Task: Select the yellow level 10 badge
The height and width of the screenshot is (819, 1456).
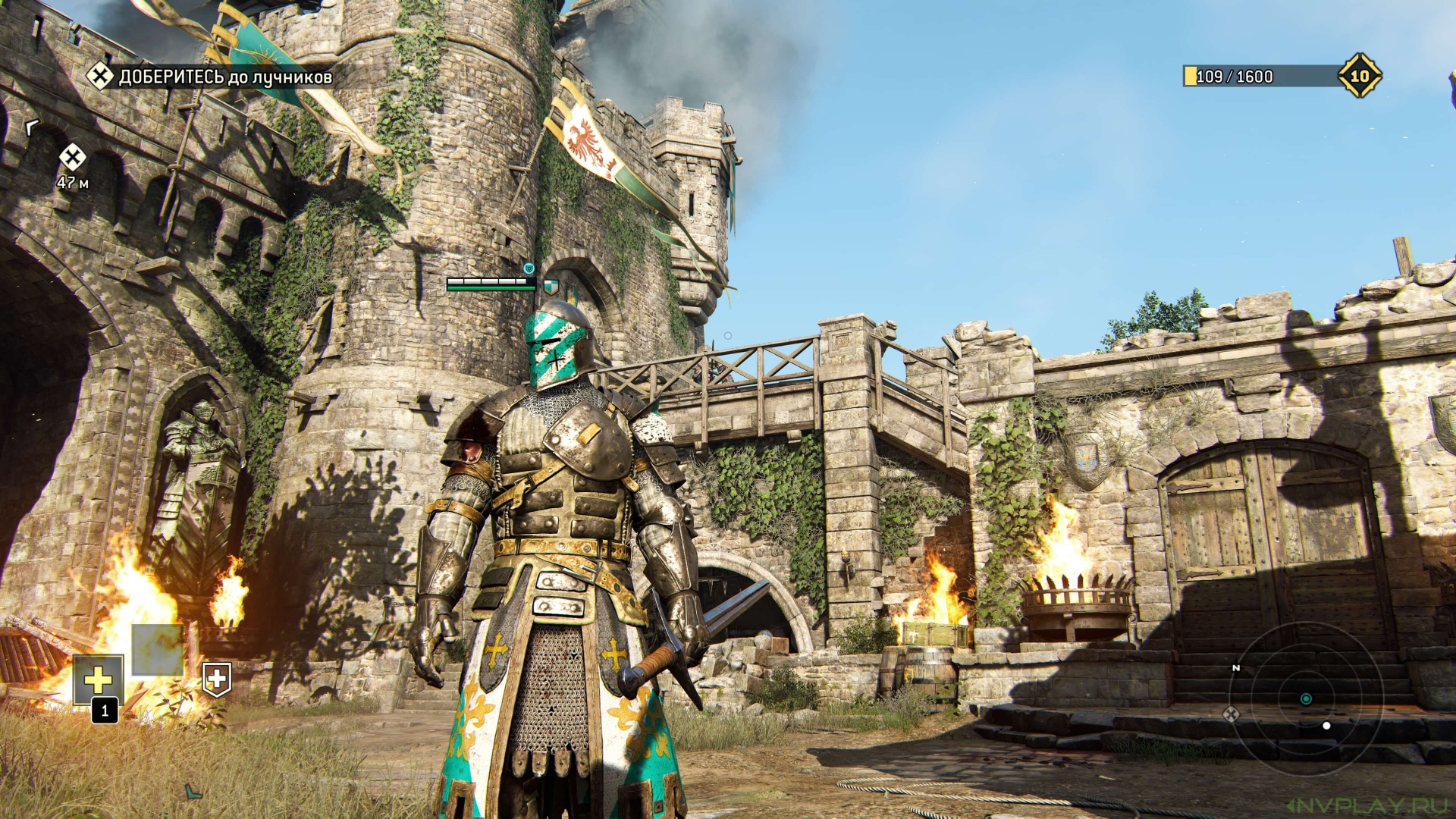Action: [x=1359, y=76]
